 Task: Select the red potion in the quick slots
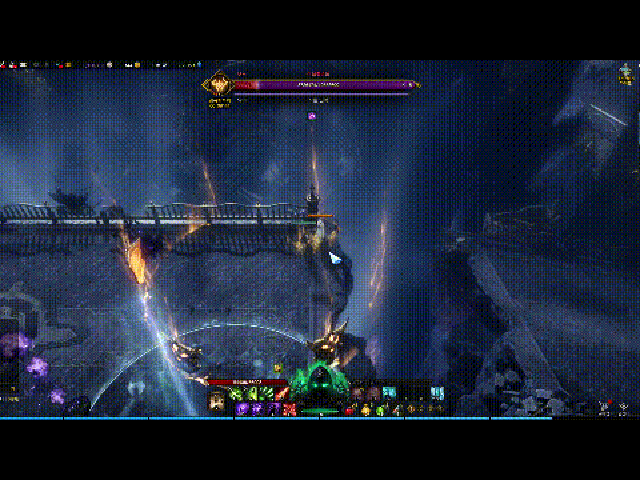[349, 410]
